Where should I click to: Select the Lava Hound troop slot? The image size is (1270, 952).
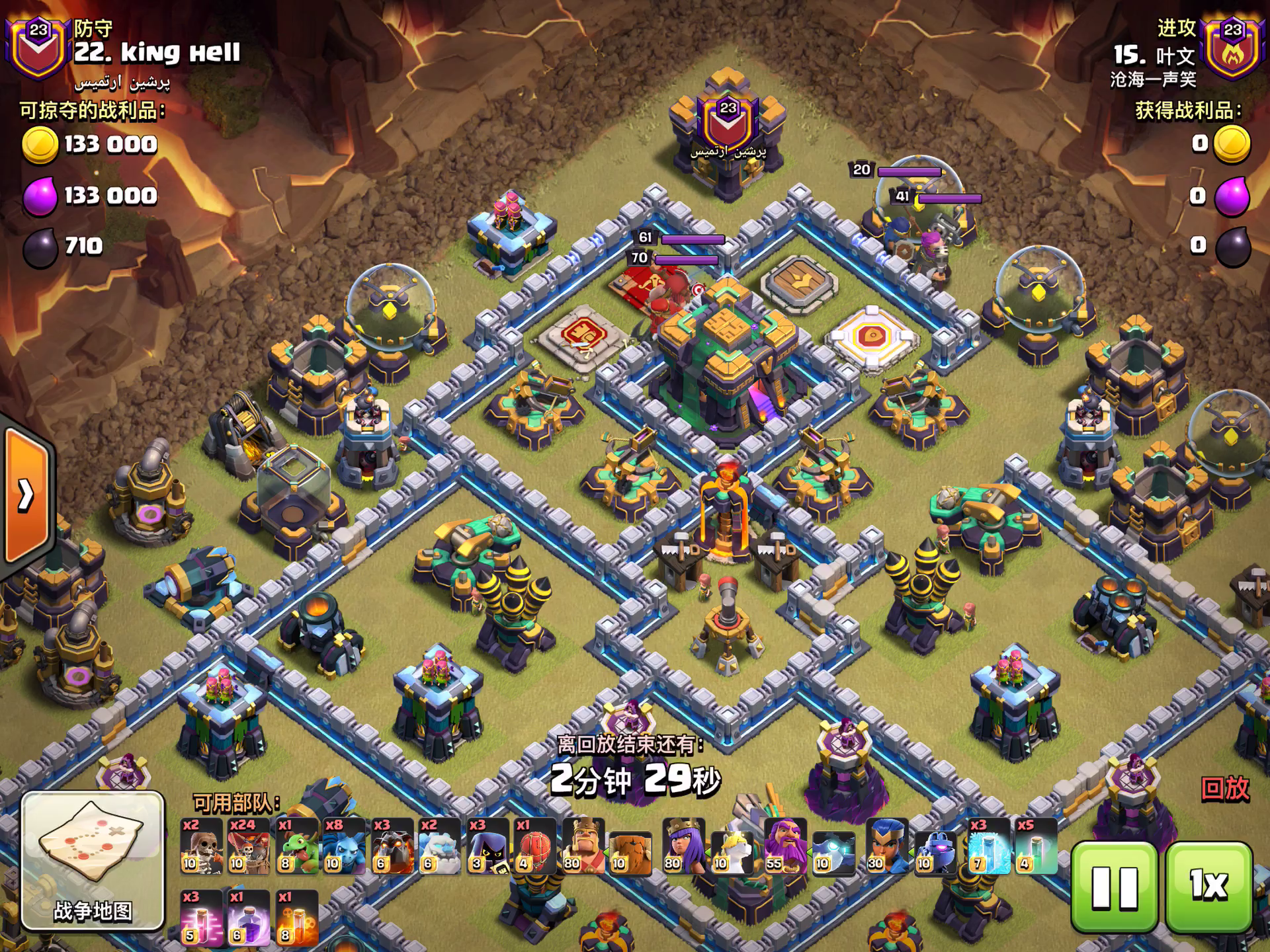coord(392,846)
